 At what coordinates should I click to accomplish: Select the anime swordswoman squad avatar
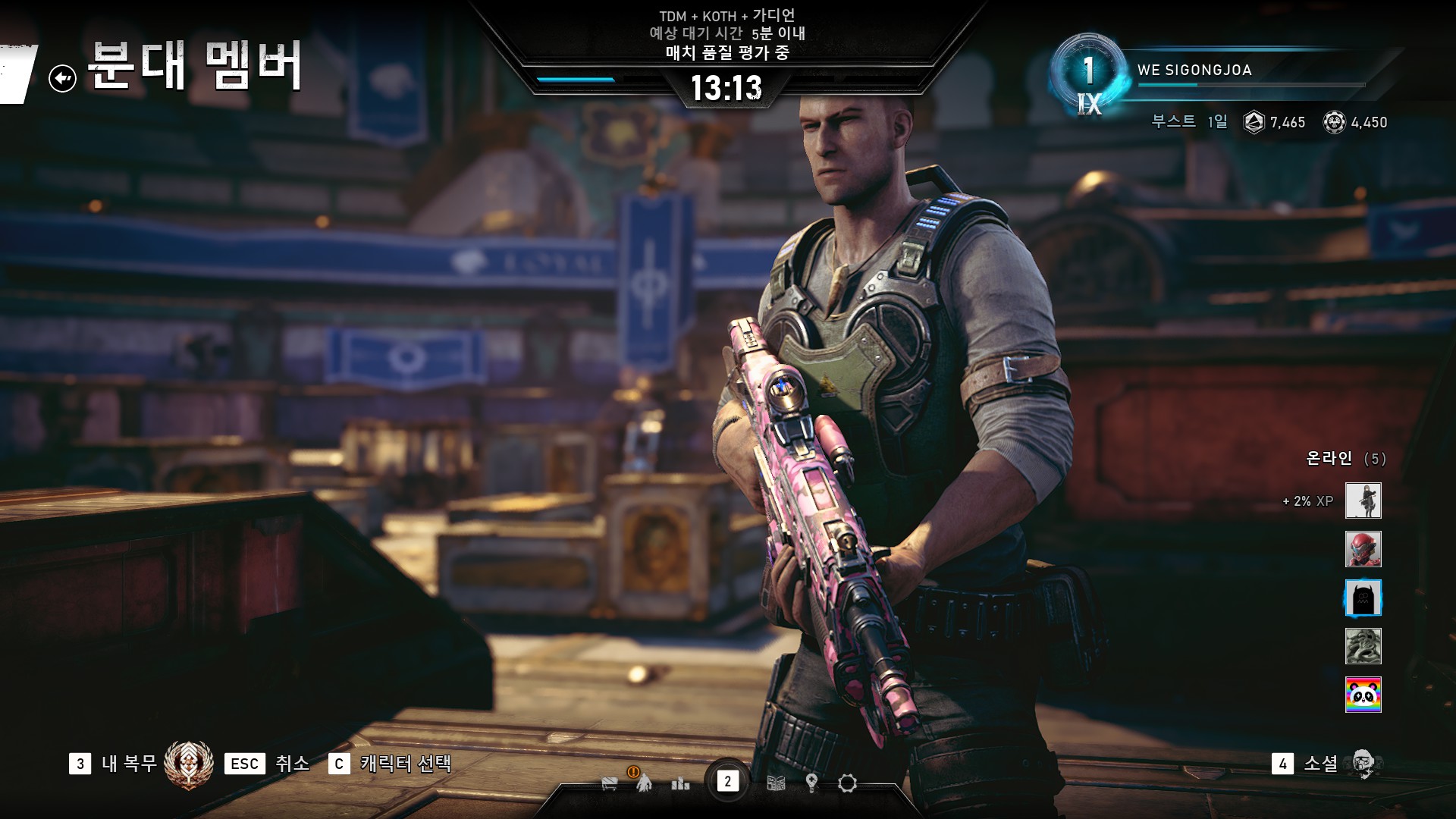pyautogui.click(x=1363, y=500)
